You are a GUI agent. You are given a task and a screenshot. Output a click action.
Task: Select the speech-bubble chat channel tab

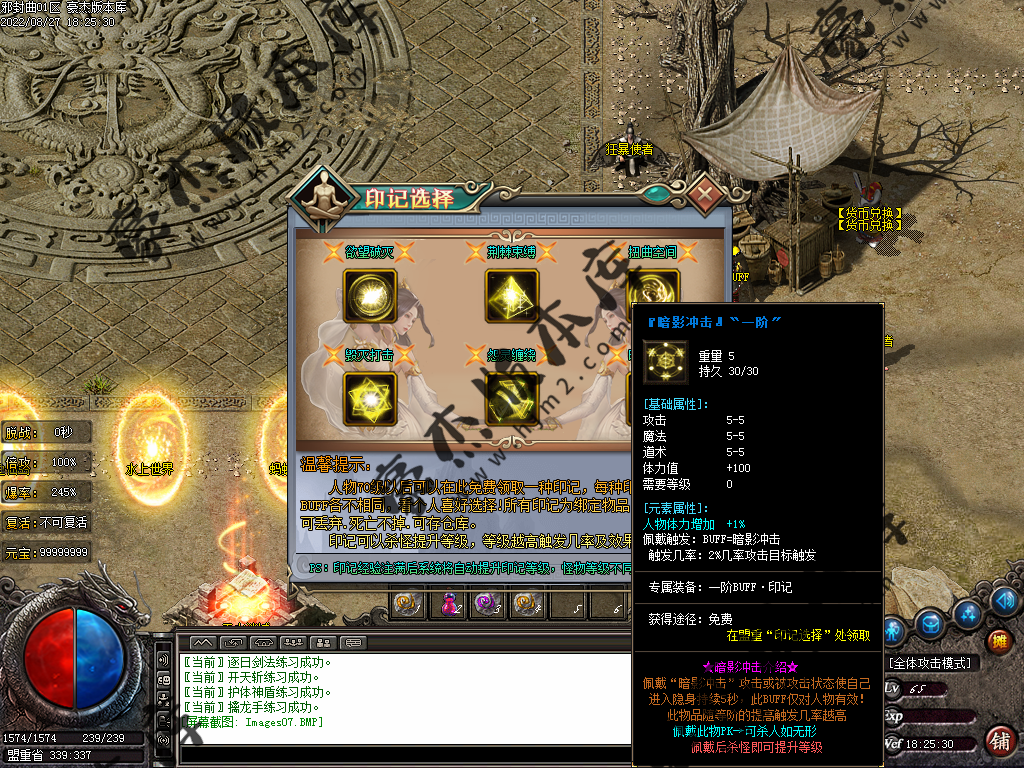tap(355, 642)
